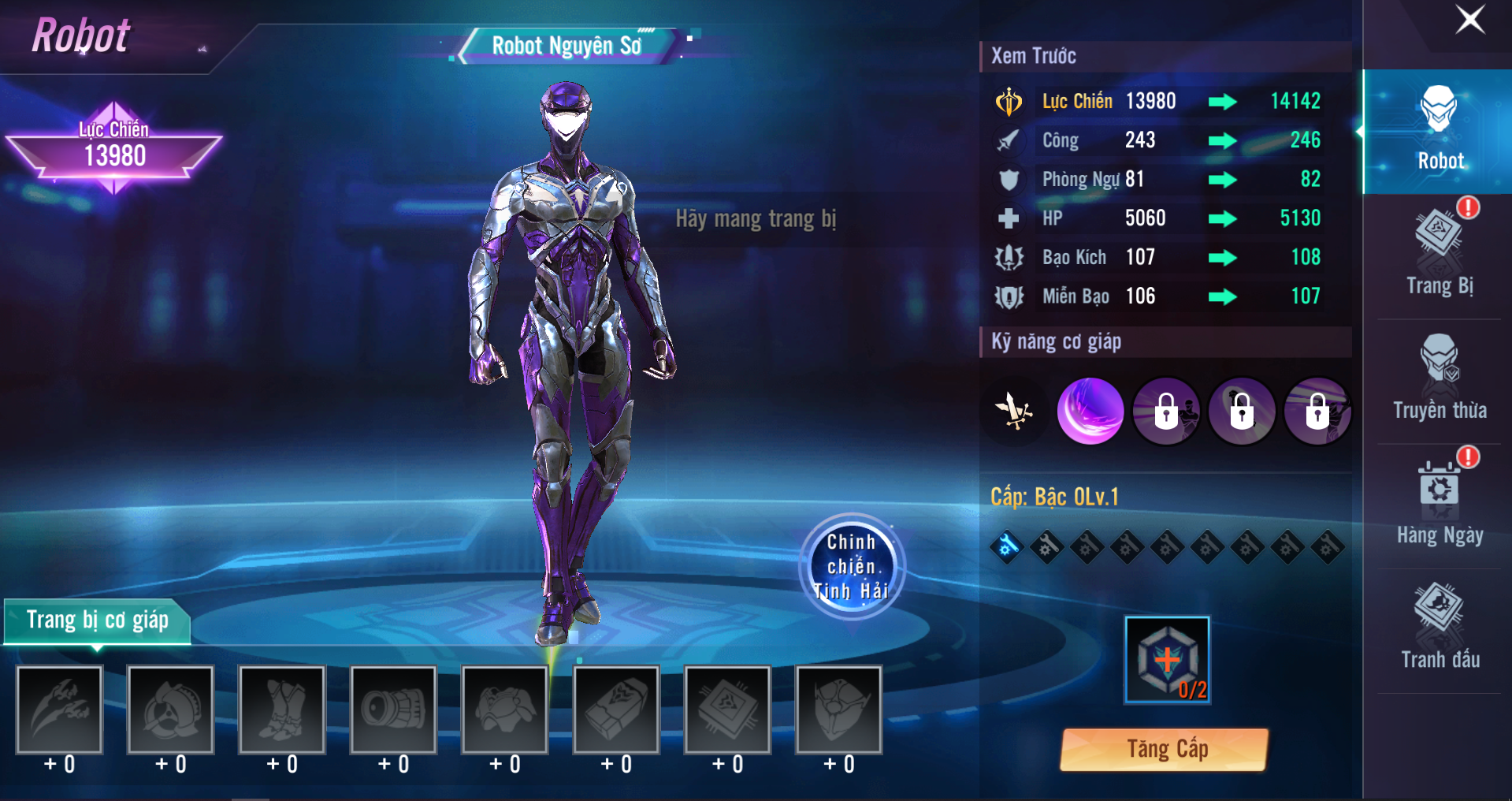Select the claw weapon equipment slot
Image resolution: width=1512 pixels, height=801 pixels.
pos(60,710)
